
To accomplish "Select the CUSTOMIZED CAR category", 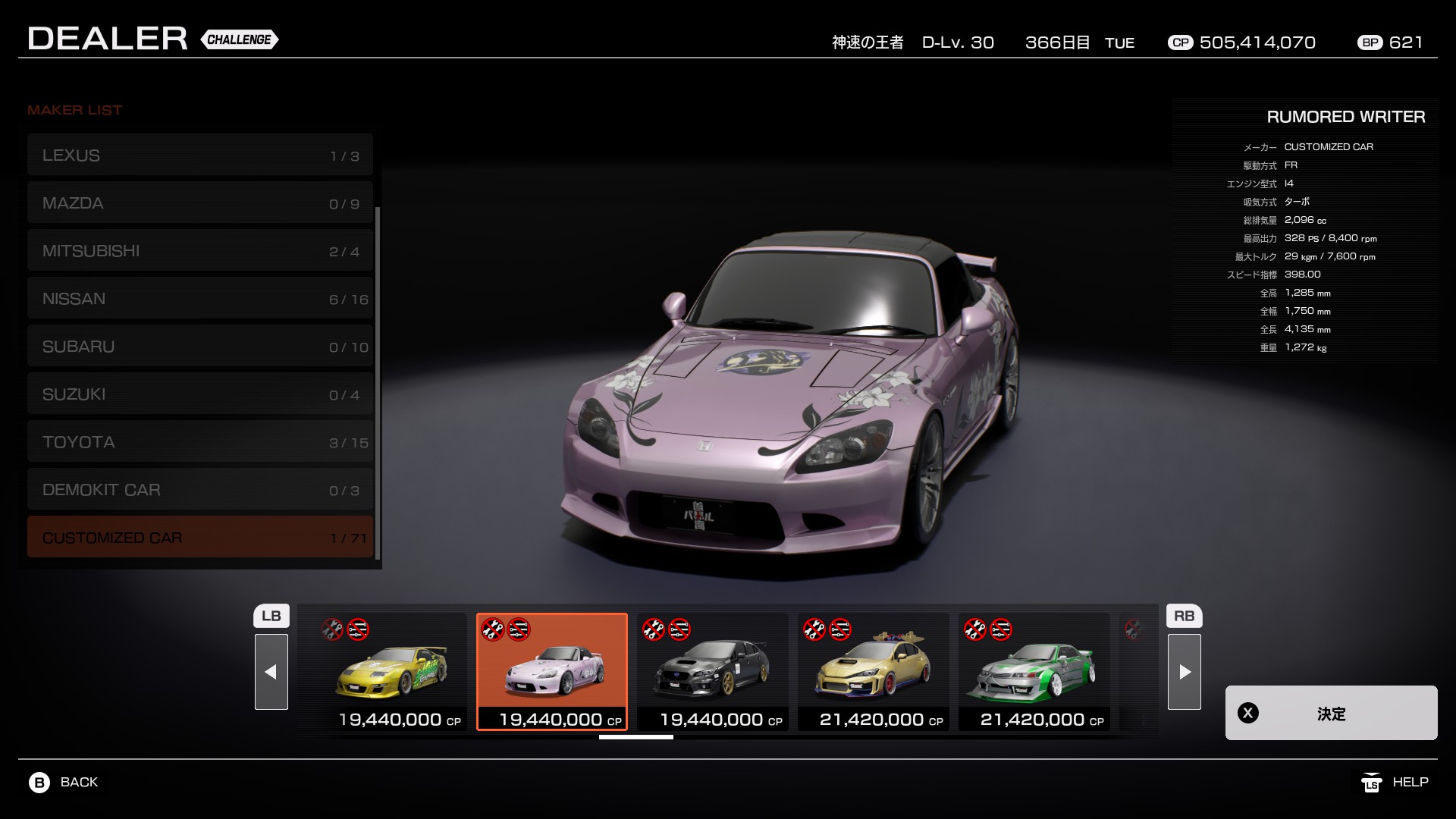I will pos(199,538).
